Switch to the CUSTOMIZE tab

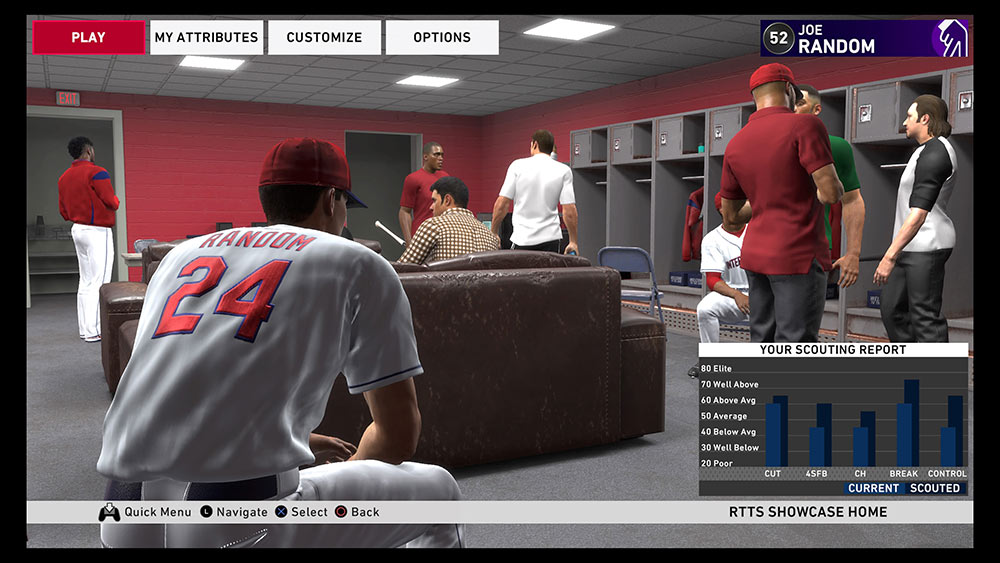coord(324,37)
